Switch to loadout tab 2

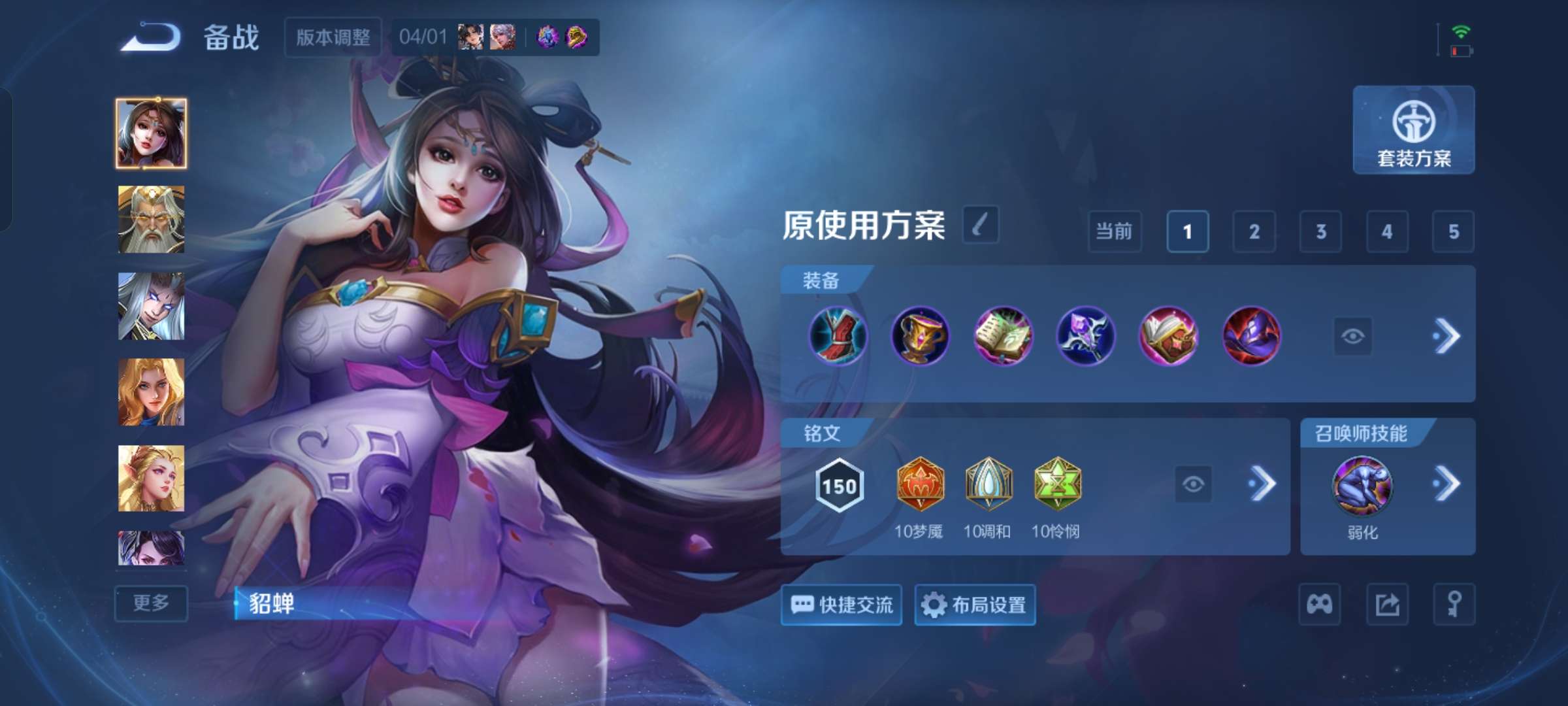pos(1255,232)
